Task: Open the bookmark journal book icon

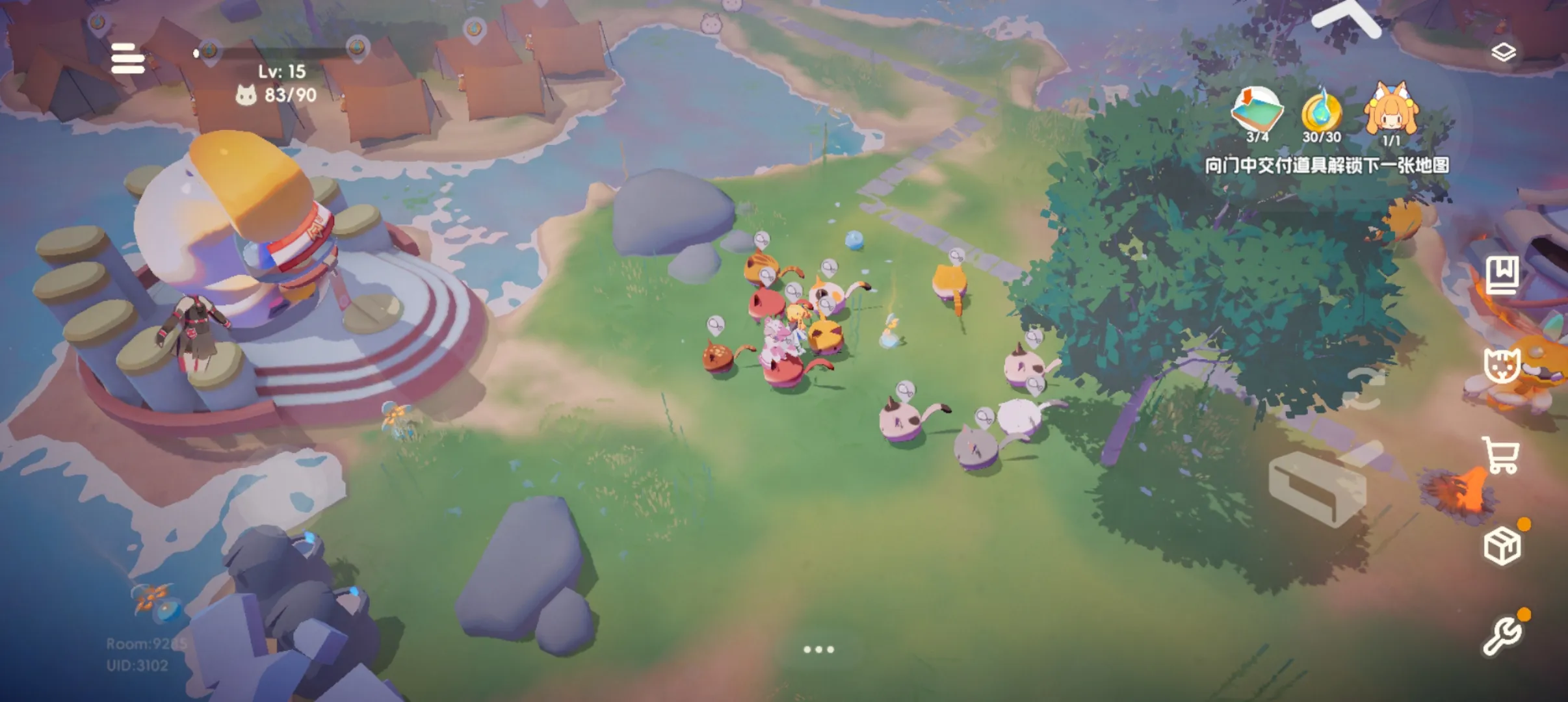Action: coord(1502,275)
